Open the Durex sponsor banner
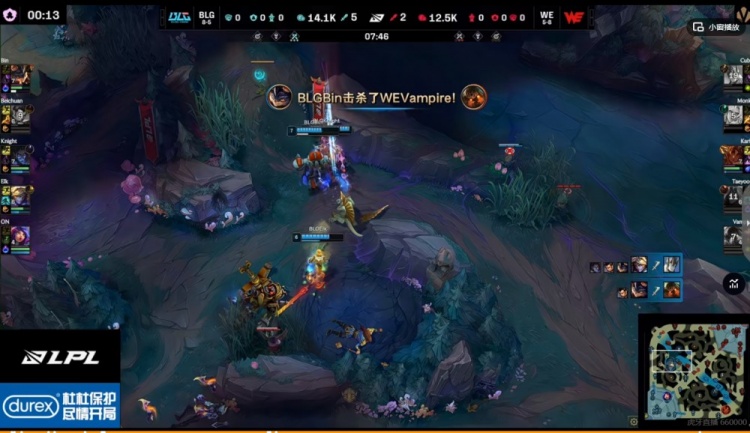Screen dimensions: 750x433 (x=60, y=406)
